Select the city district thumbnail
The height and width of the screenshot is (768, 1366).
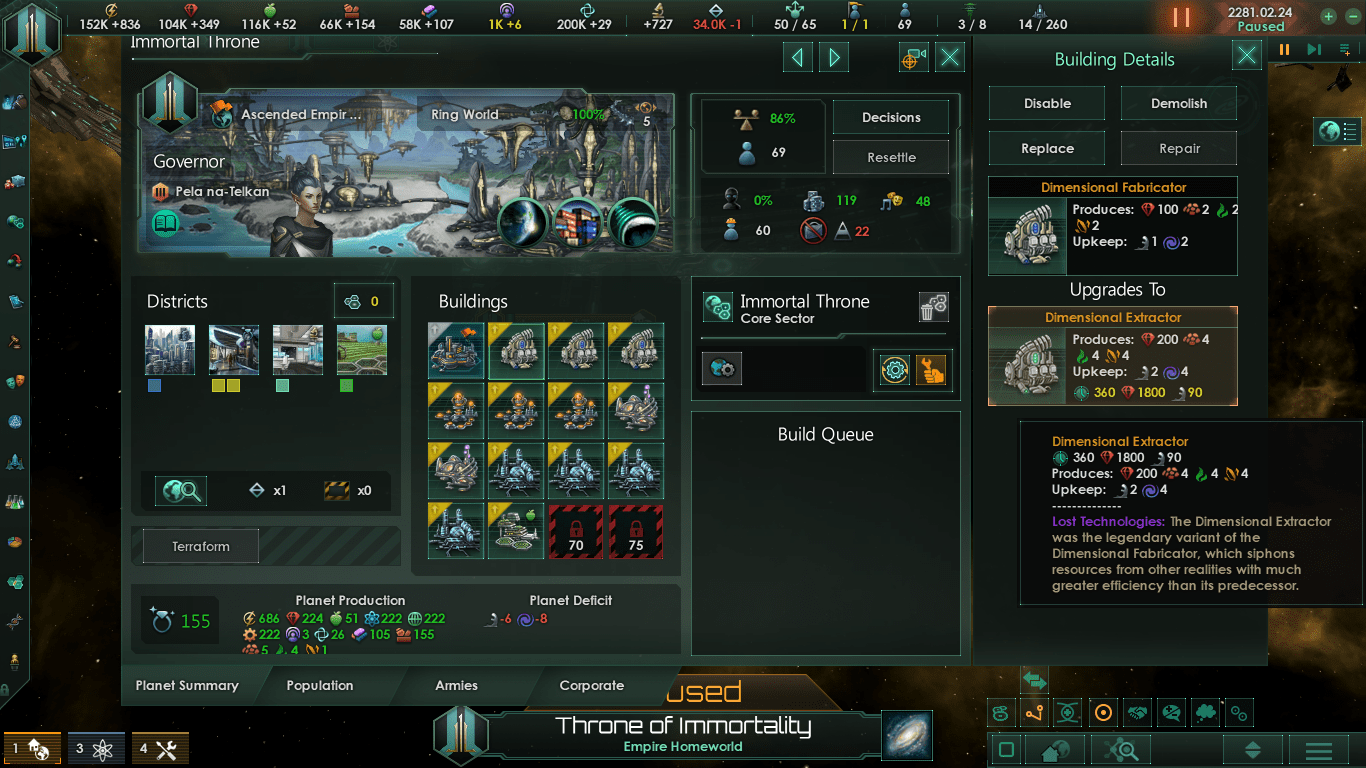pyautogui.click(x=170, y=349)
